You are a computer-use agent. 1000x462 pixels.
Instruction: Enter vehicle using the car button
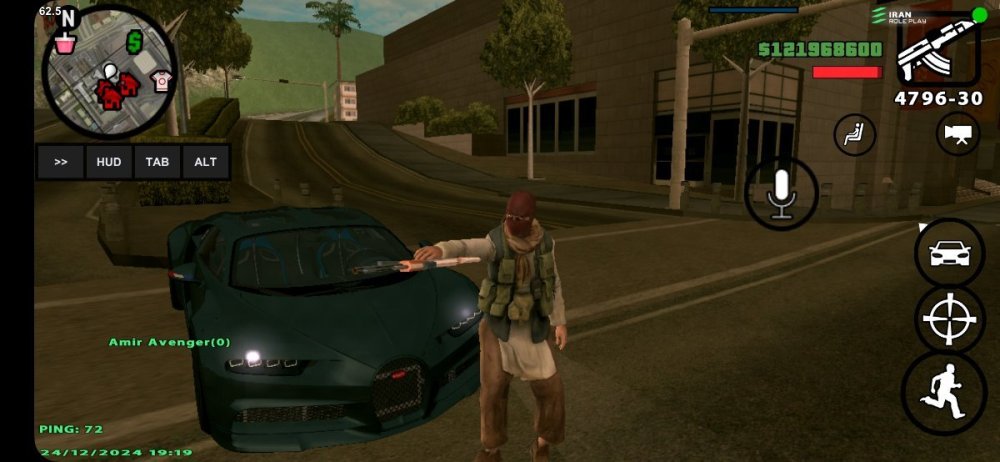(x=949, y=252)
